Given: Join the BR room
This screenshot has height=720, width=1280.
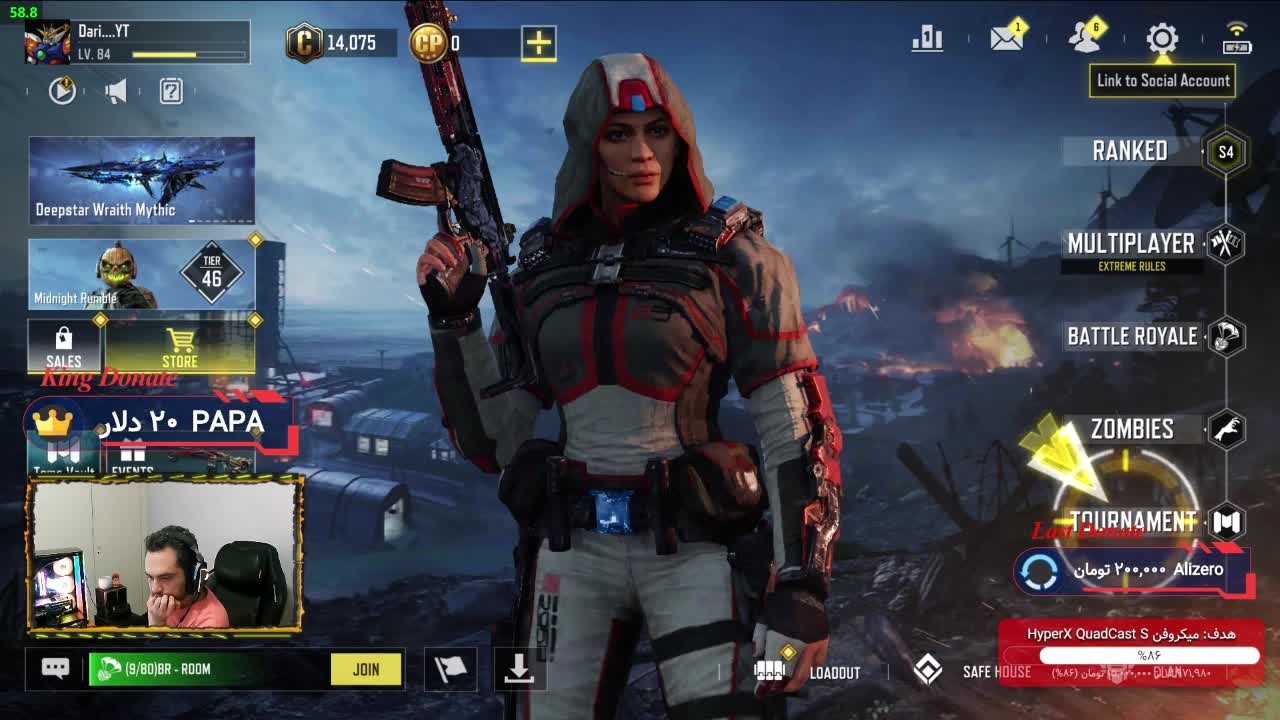Looking at the screenshot, I should 366,669.
